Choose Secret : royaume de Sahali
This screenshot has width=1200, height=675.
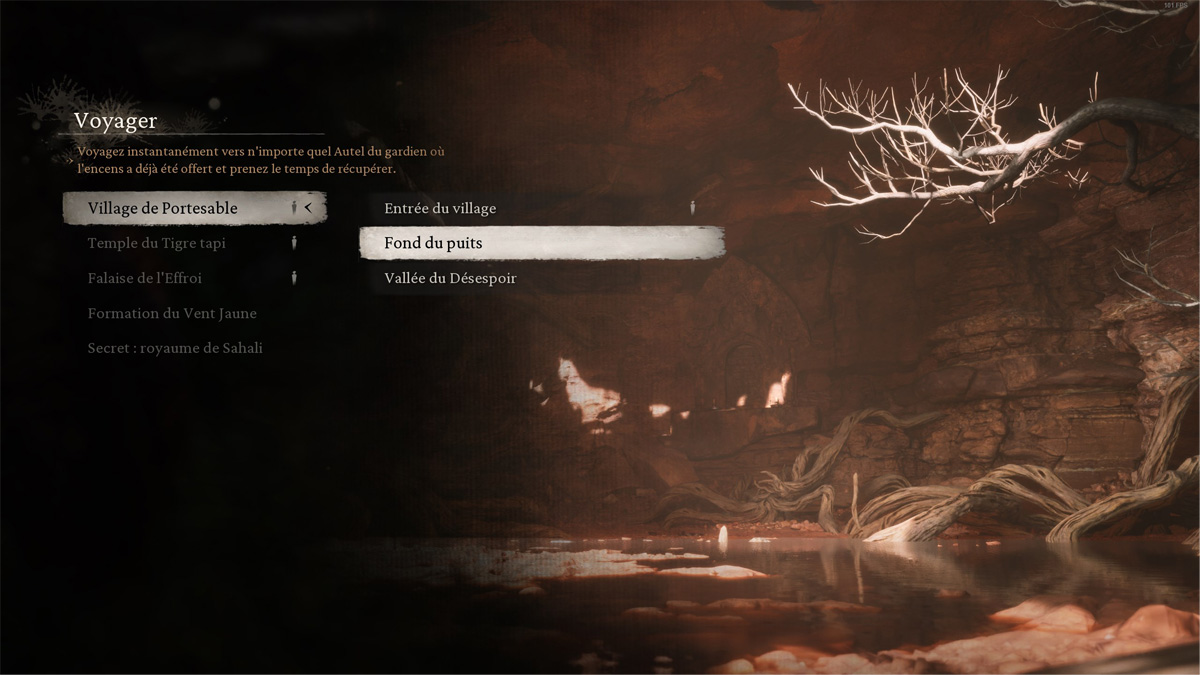coord(175,348)
